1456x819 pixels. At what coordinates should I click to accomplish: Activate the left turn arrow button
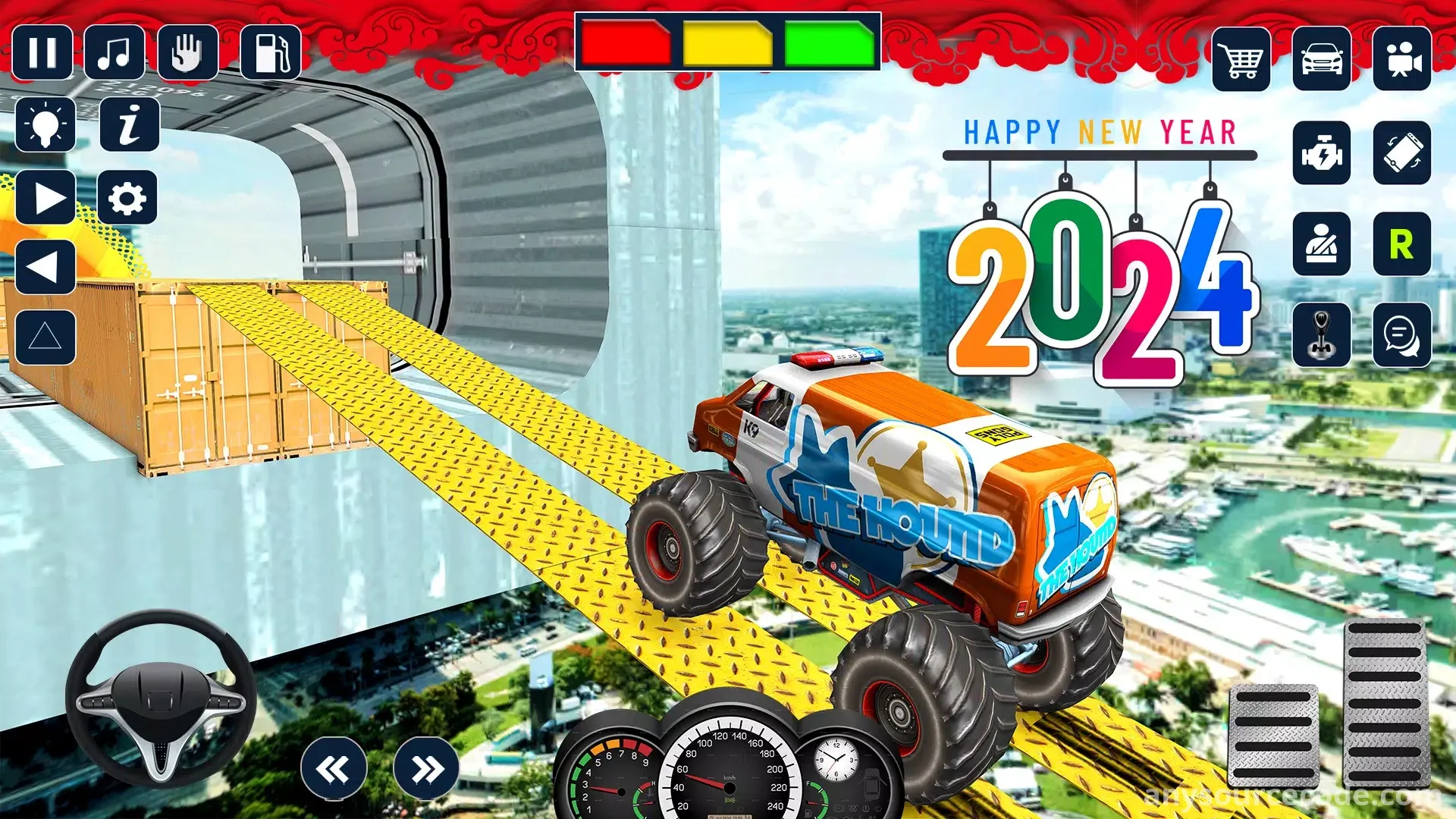(45, 267)
